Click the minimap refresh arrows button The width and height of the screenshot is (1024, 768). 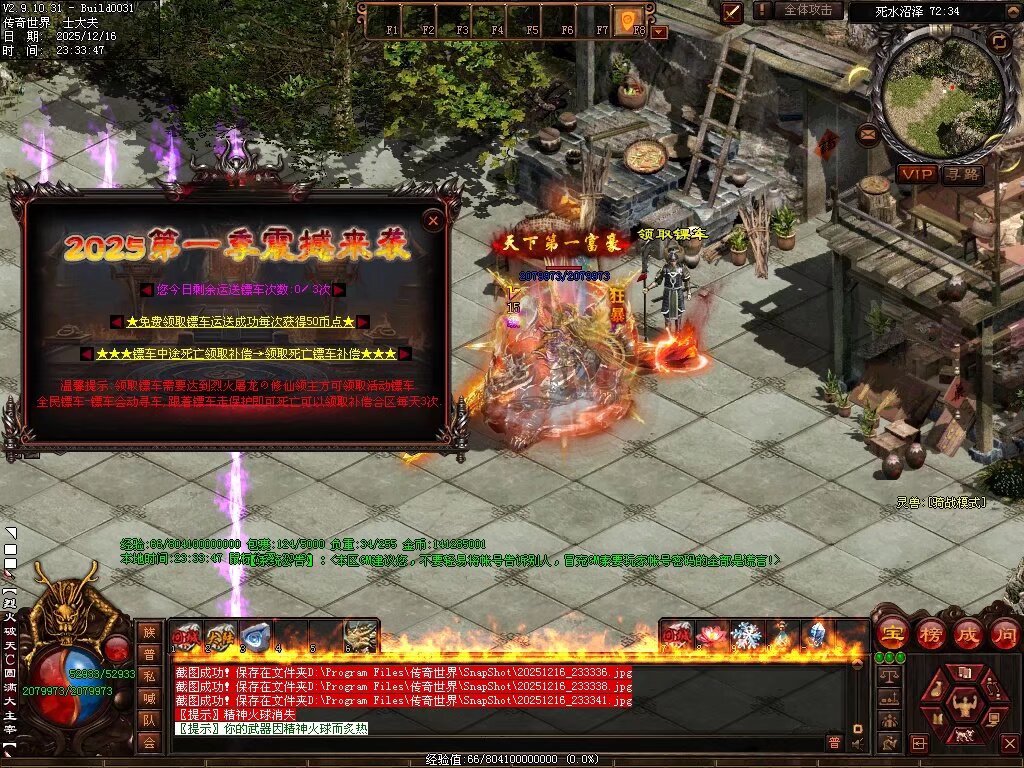[x=998, y=41]
